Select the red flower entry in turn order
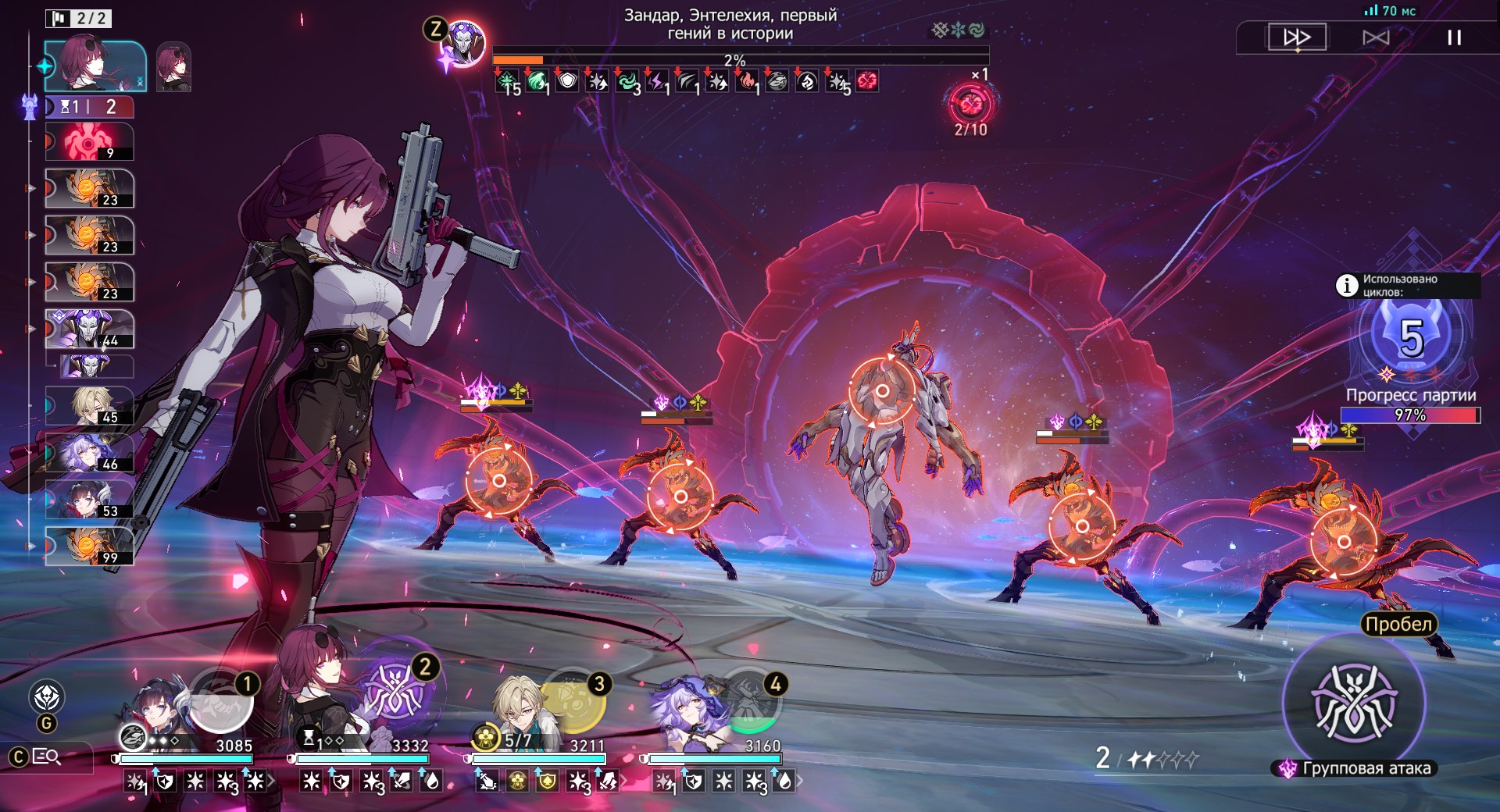 pyautogui.click(x=89, y=142)
